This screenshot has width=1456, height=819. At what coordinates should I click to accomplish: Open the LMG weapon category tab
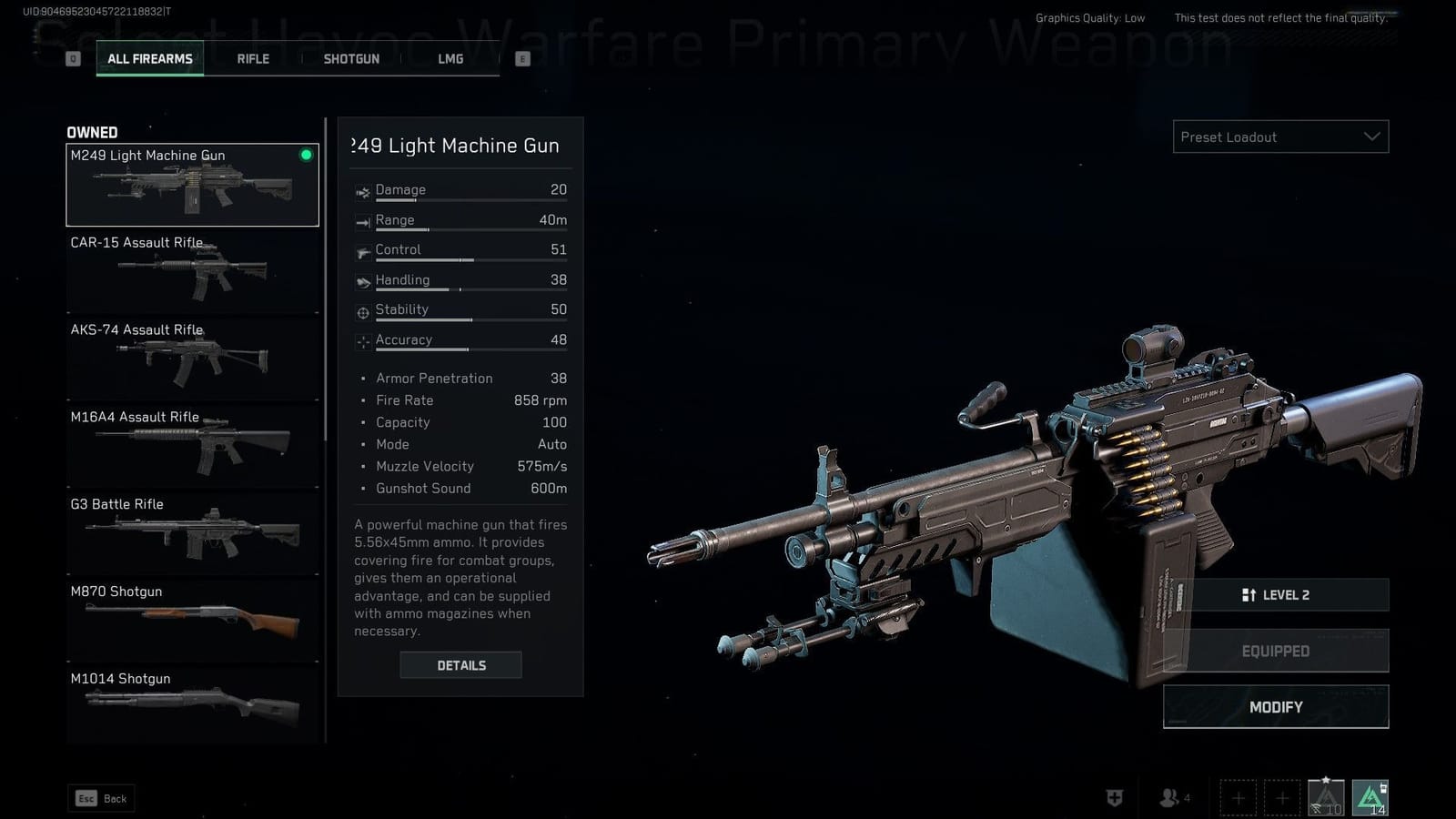[x=450, y=58]
